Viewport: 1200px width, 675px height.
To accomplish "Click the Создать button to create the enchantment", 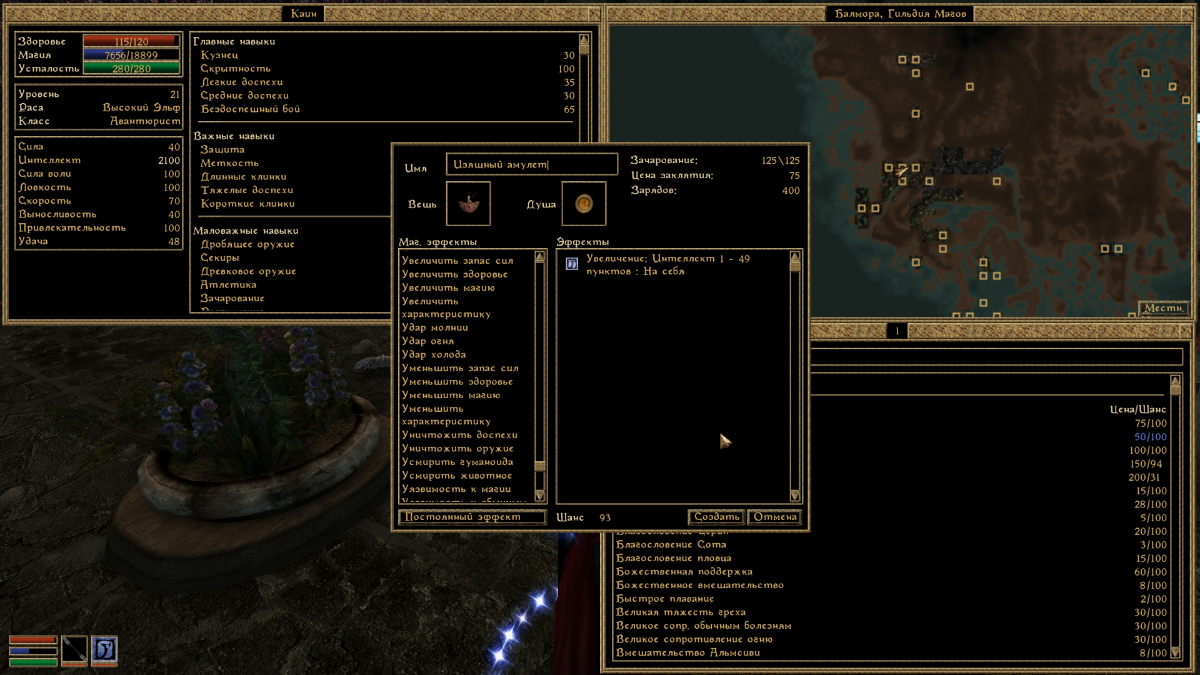I will tap(716, 517).
